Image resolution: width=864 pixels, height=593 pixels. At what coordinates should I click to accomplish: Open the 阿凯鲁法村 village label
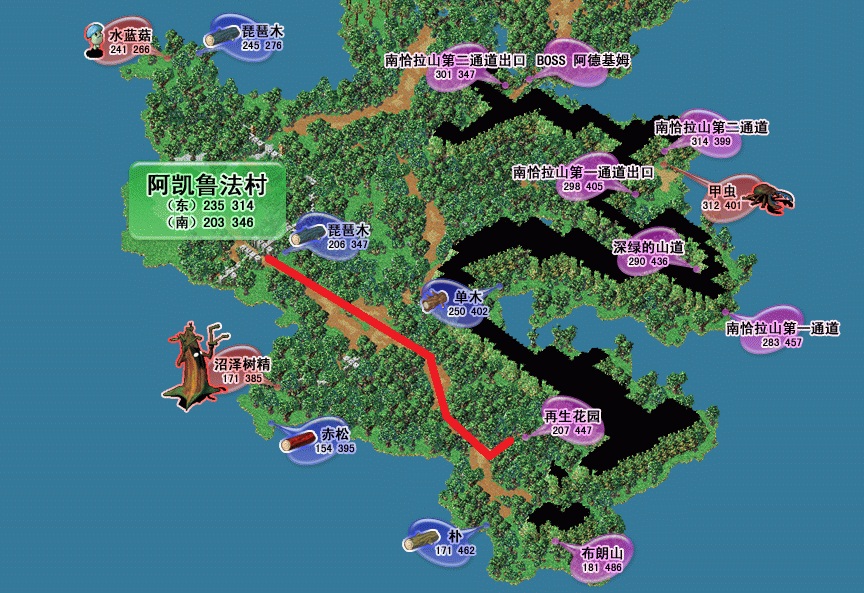207,201
